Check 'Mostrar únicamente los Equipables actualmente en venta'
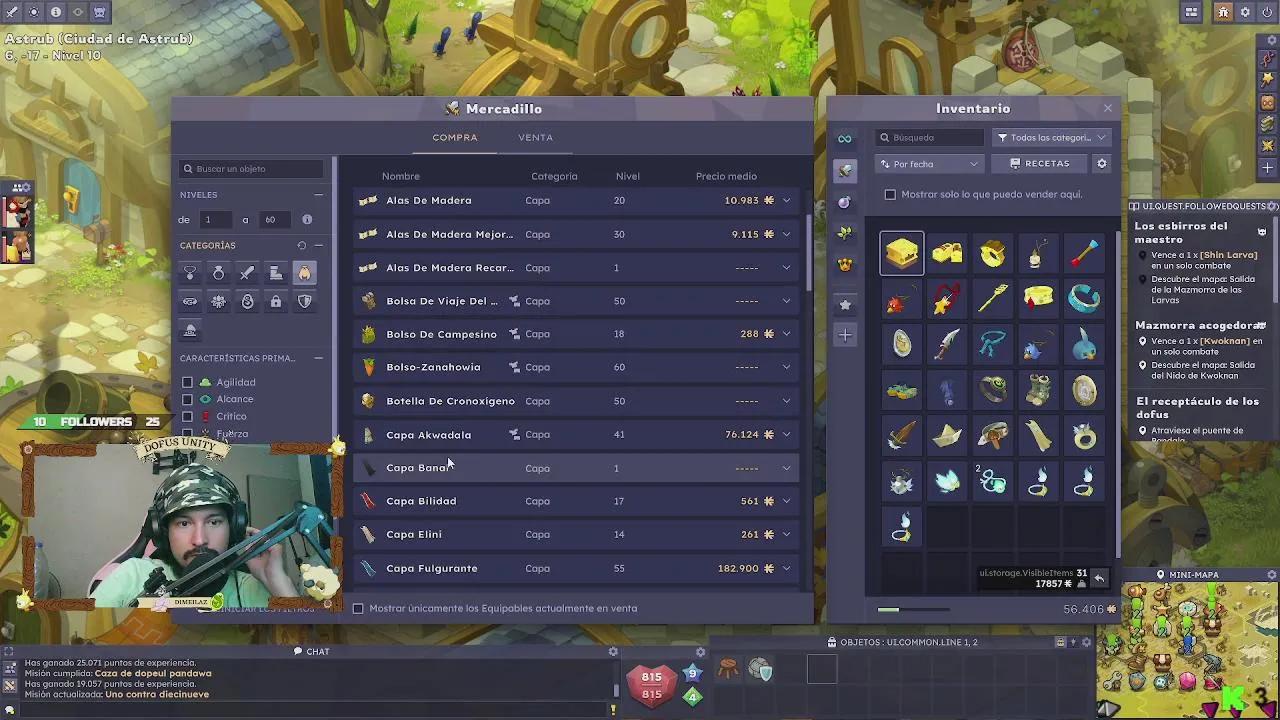 358,608
